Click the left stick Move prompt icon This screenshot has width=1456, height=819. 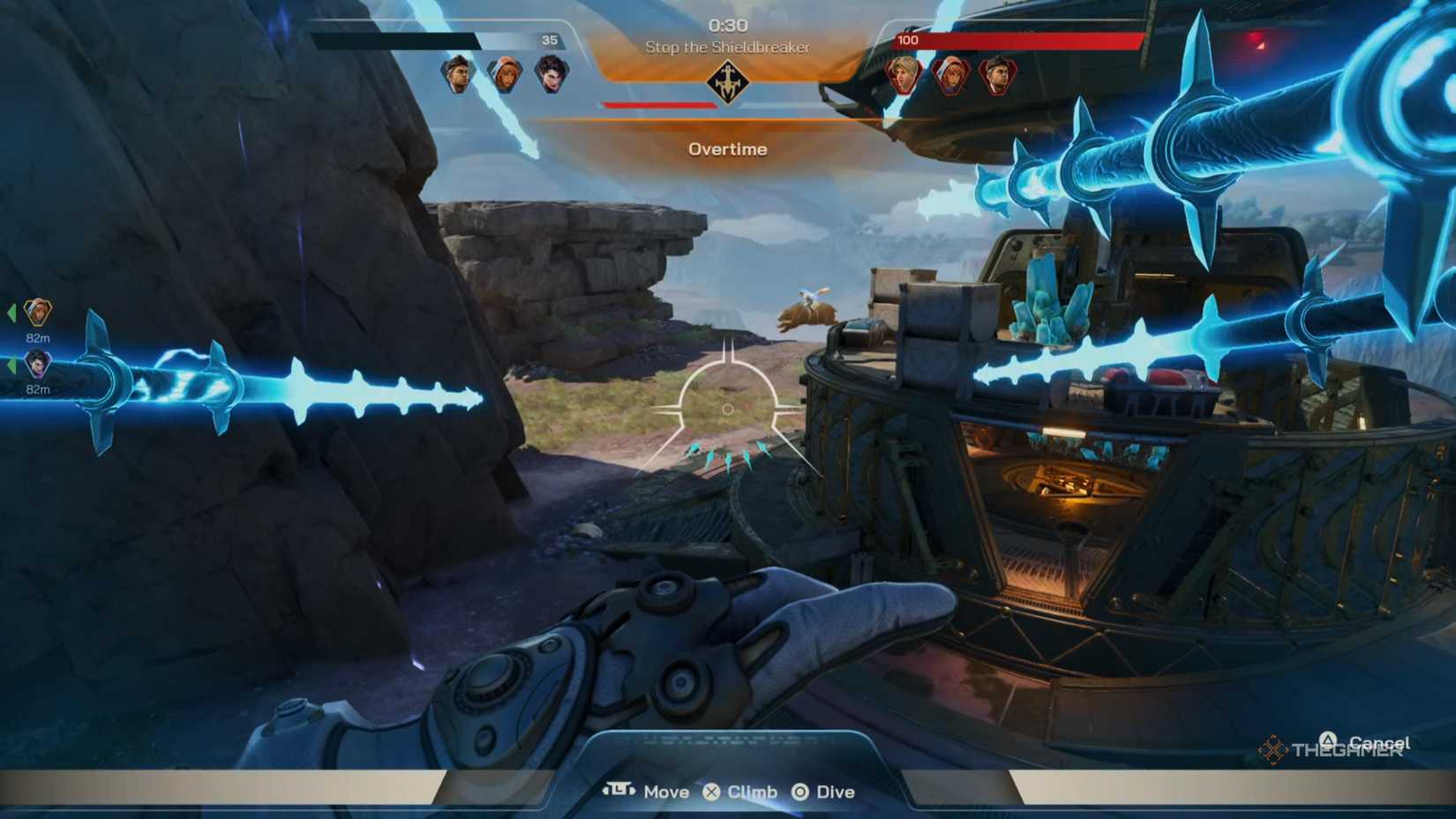620,792
